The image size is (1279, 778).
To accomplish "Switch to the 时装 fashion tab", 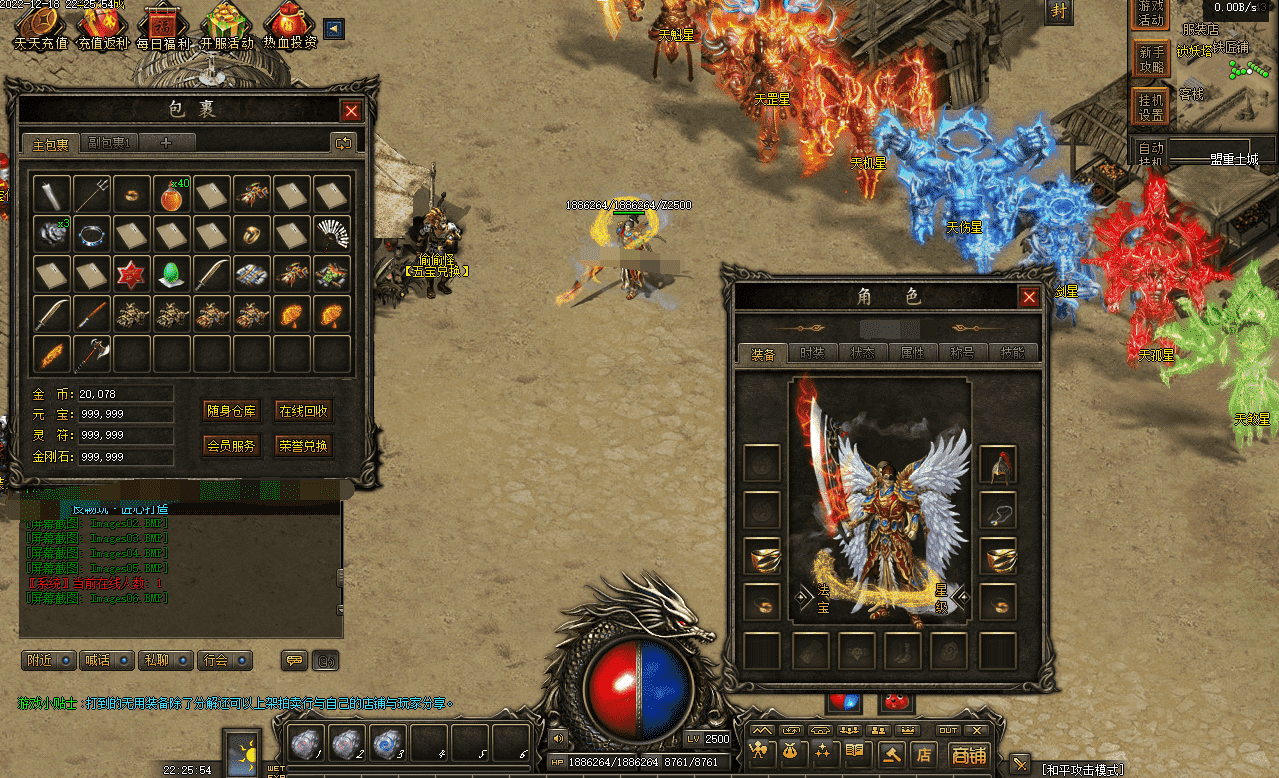I will 812,353.
